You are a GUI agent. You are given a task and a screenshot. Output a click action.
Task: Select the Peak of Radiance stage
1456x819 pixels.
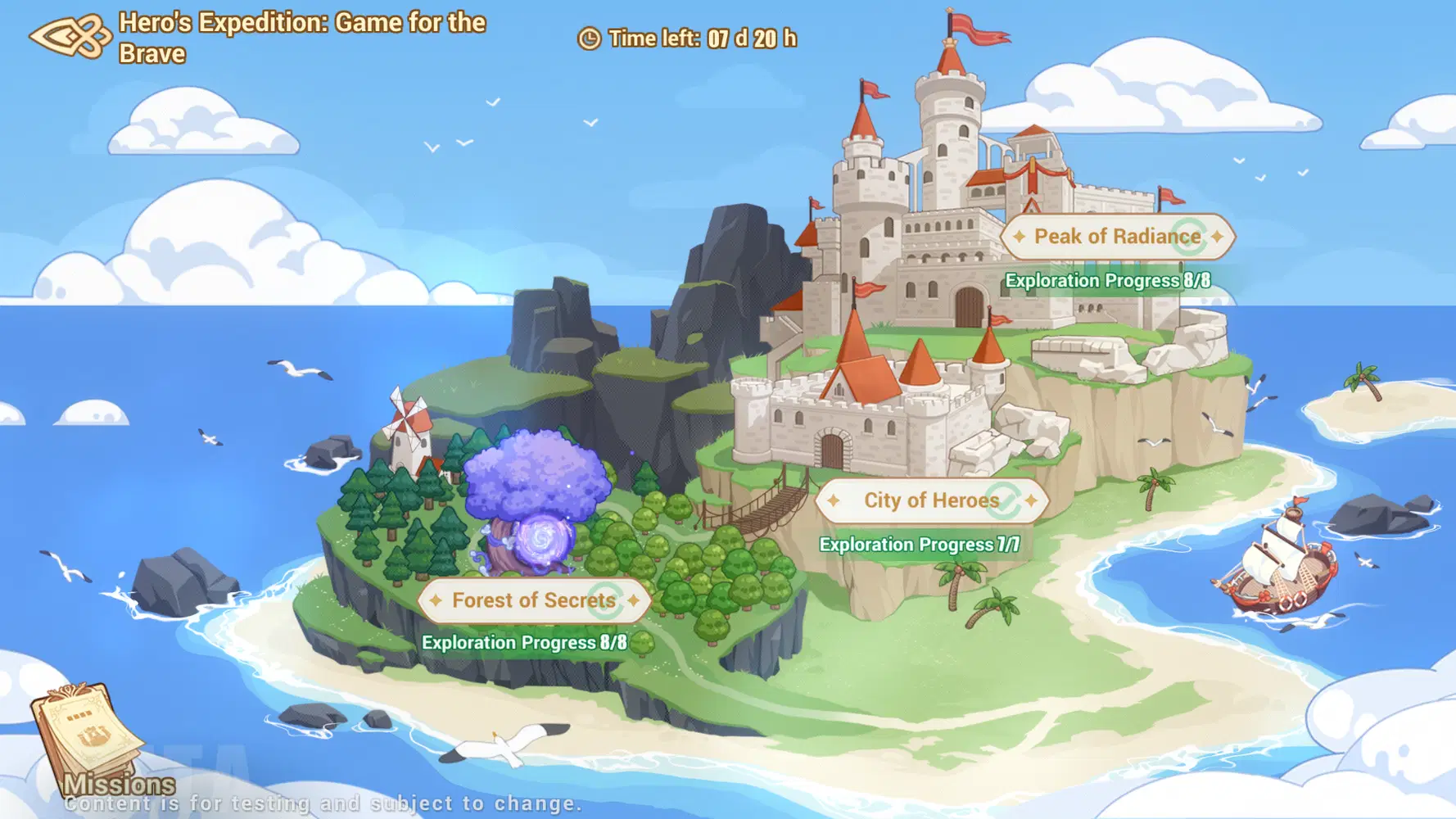pyautogui.click(x=1117, y=237)
